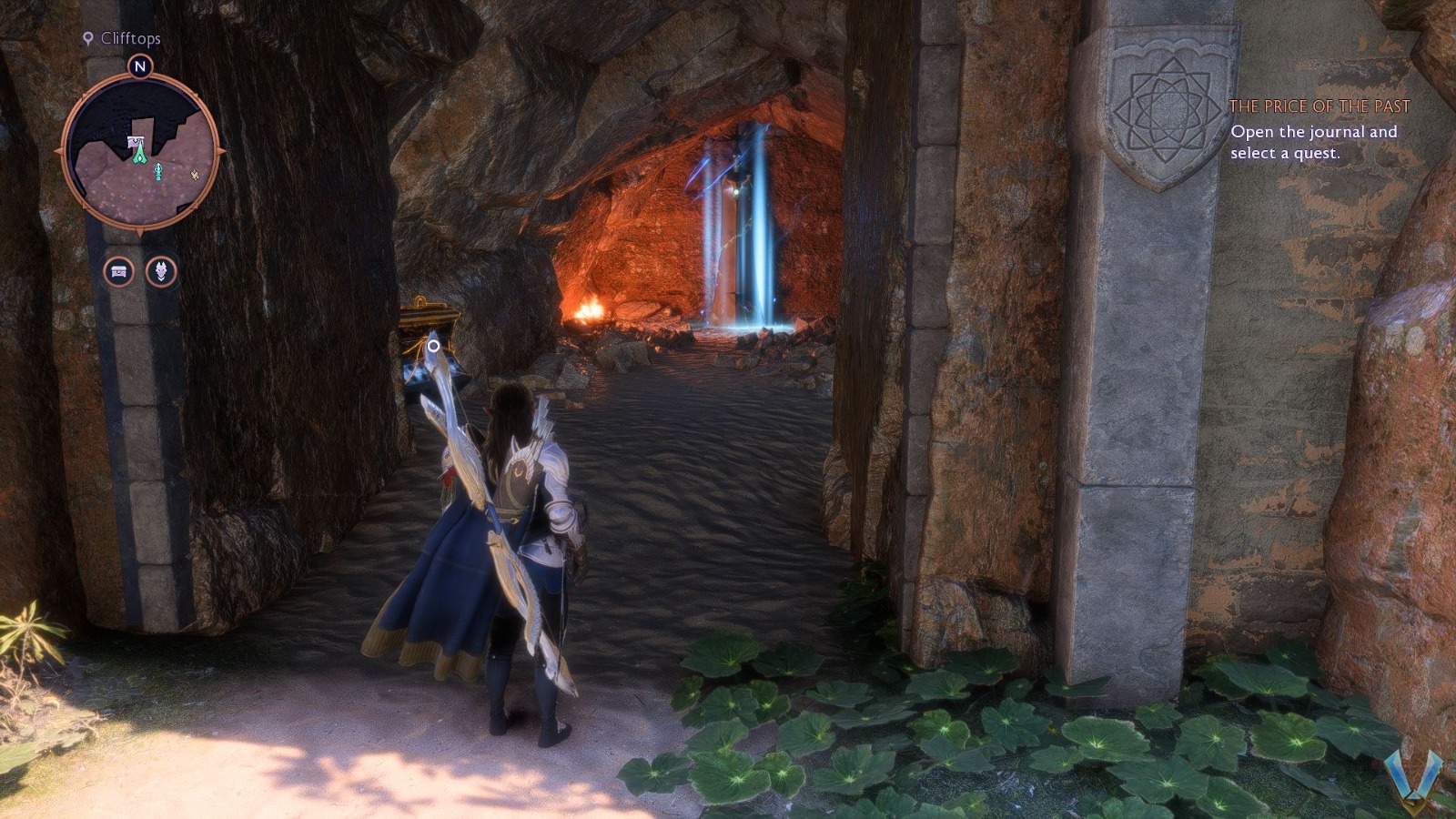Click the select a quest text line

[1288, 155]
